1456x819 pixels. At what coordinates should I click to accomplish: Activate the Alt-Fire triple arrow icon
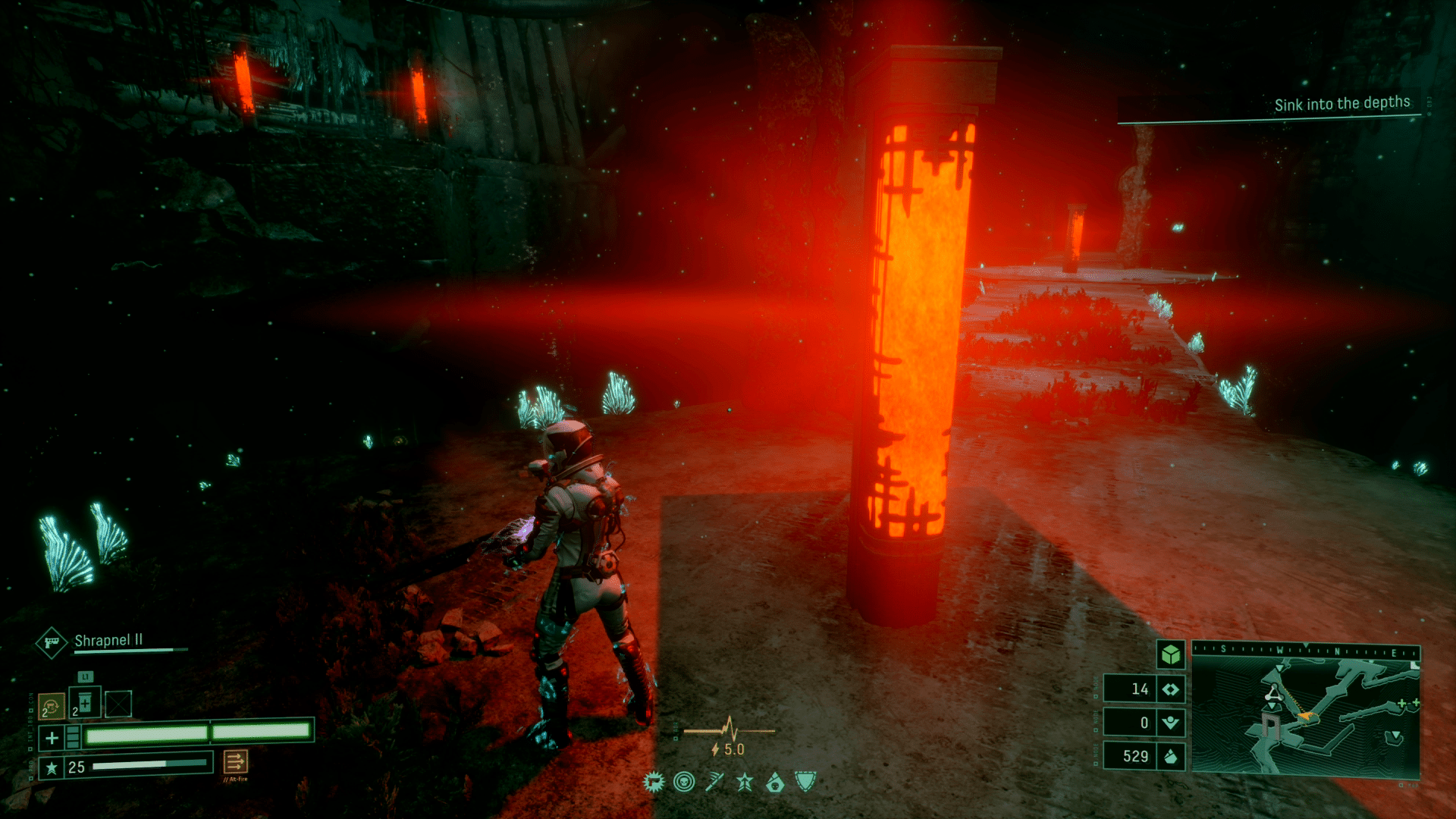[235, 761]
